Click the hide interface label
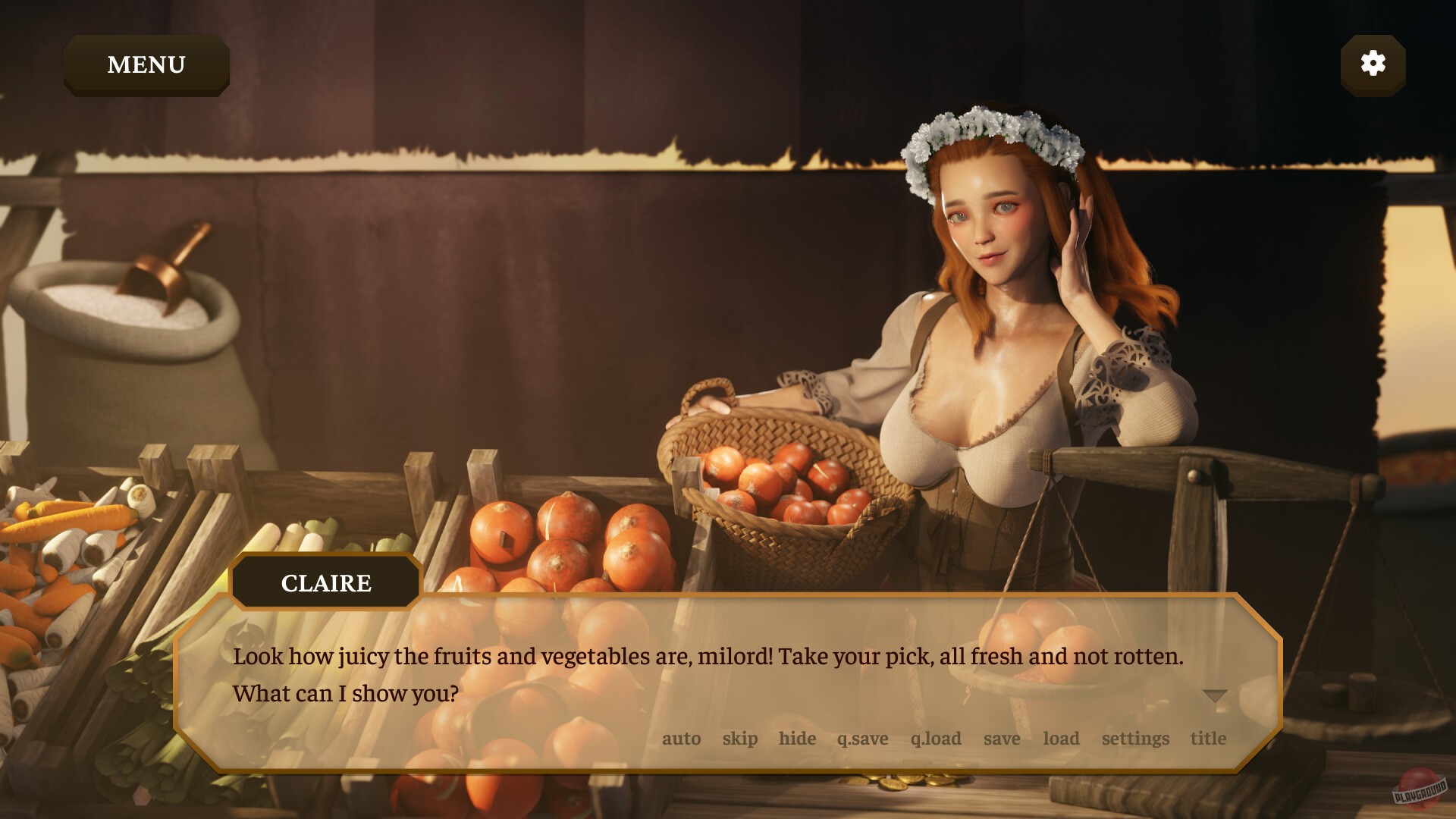Viewport: 1456px width, 819px height. (797, 738)
